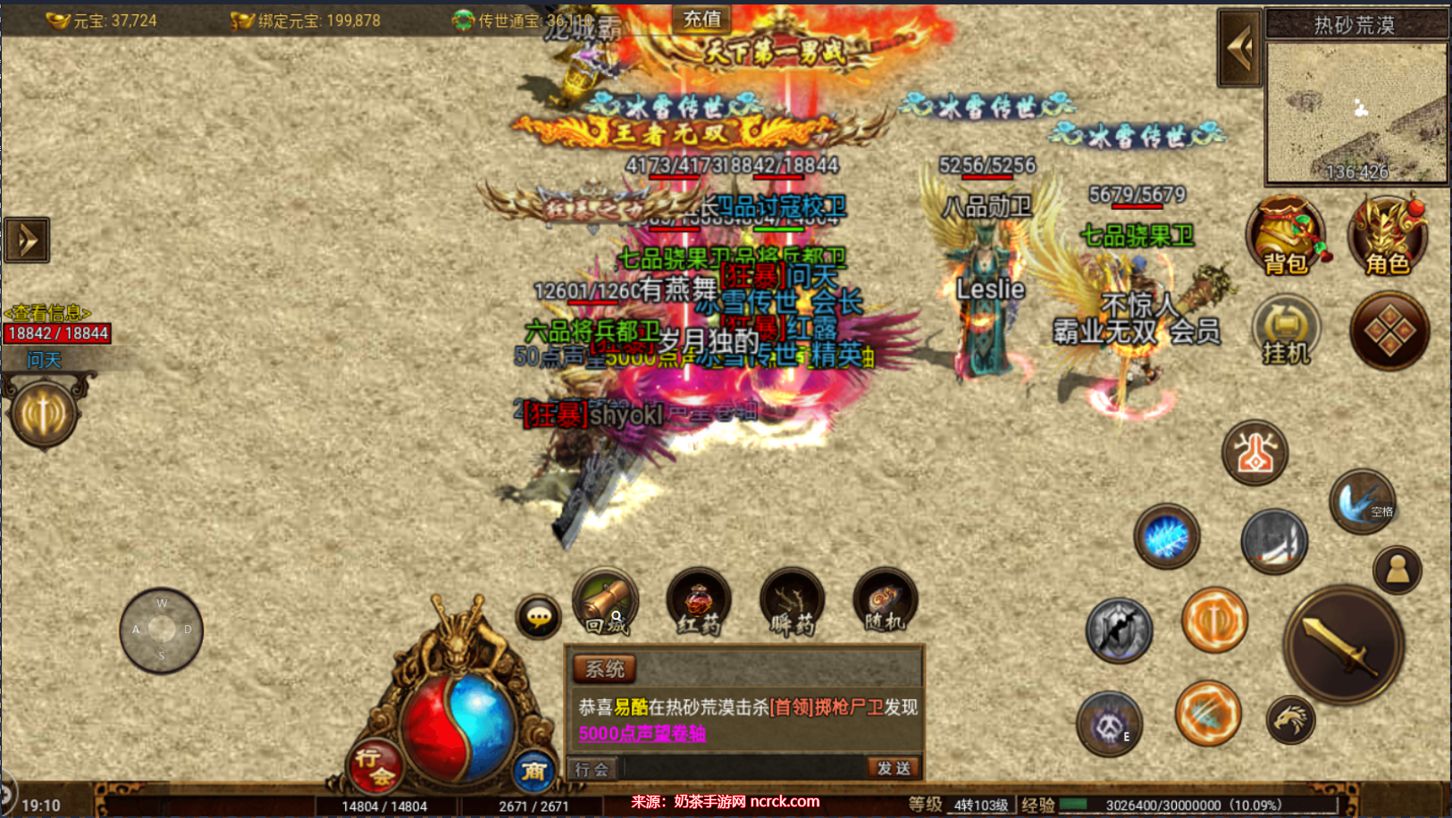Switch to the 系统 system chat tab

pos(604,669)
